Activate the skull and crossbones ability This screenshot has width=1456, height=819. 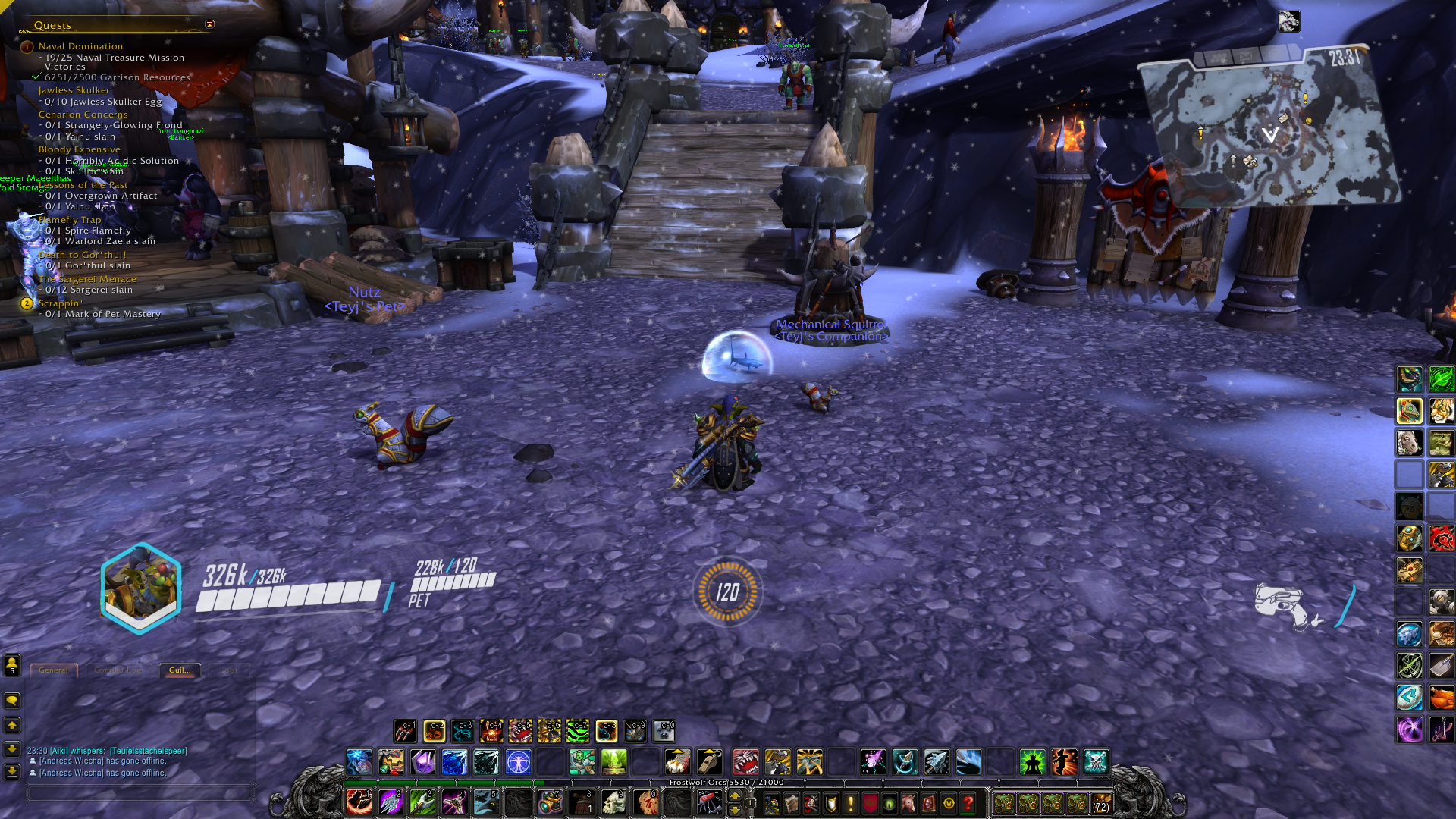point(1096,761)
